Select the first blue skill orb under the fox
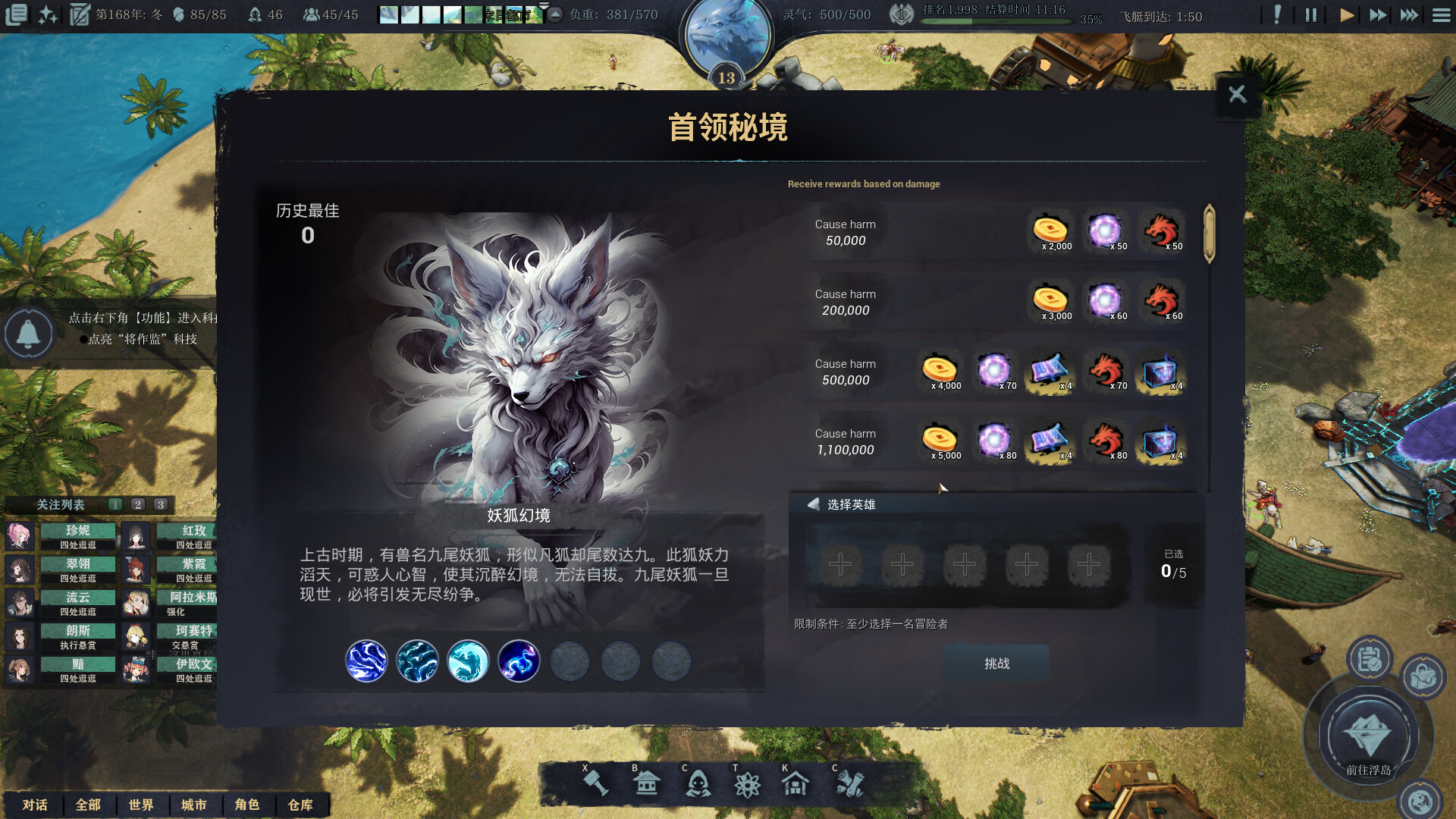This screenshot has height=819, width=1456. (x=366, y=661)
